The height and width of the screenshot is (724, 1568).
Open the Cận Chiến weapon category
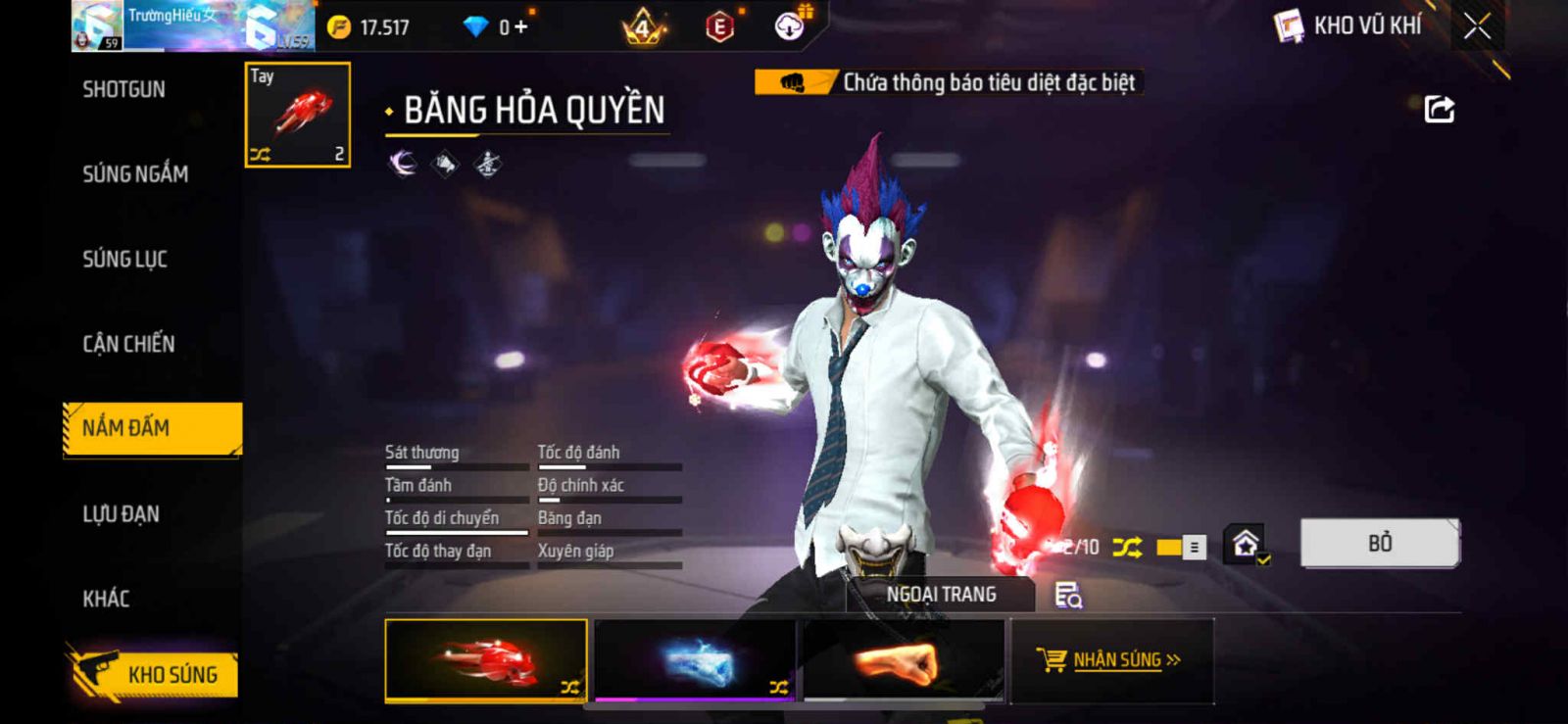(128, 344)
